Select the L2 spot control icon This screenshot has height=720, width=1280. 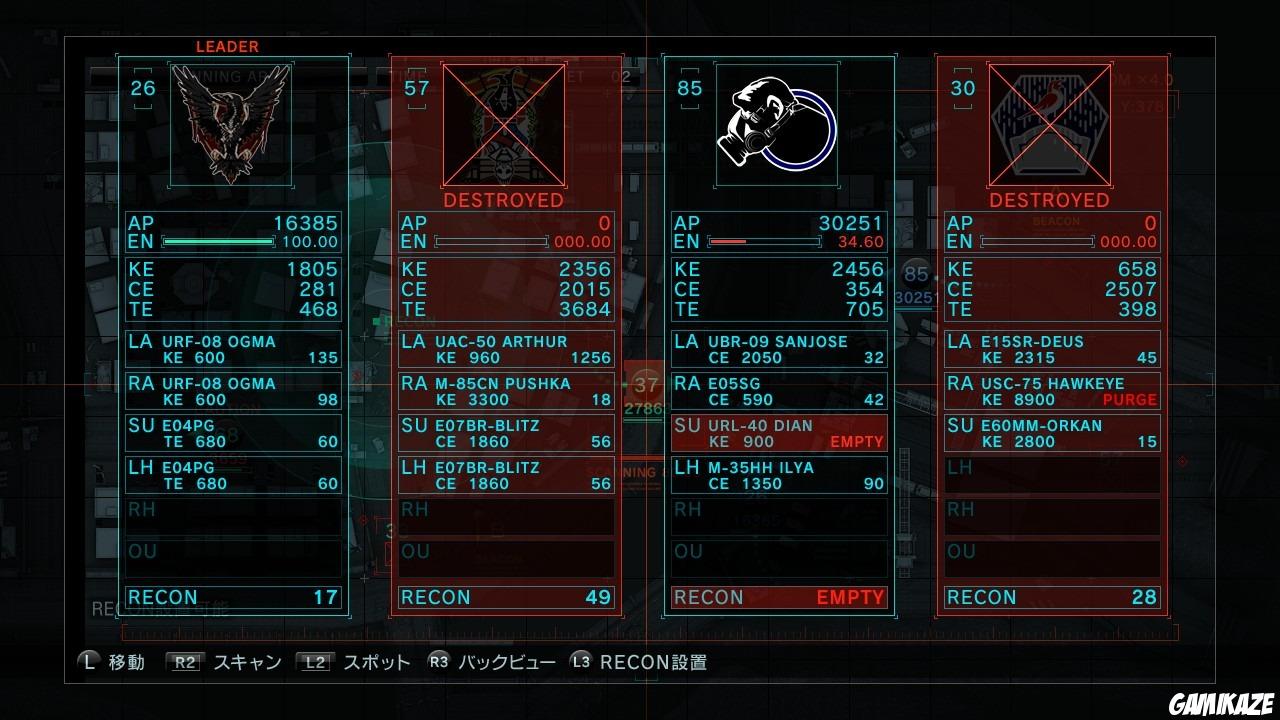point(313,661)
